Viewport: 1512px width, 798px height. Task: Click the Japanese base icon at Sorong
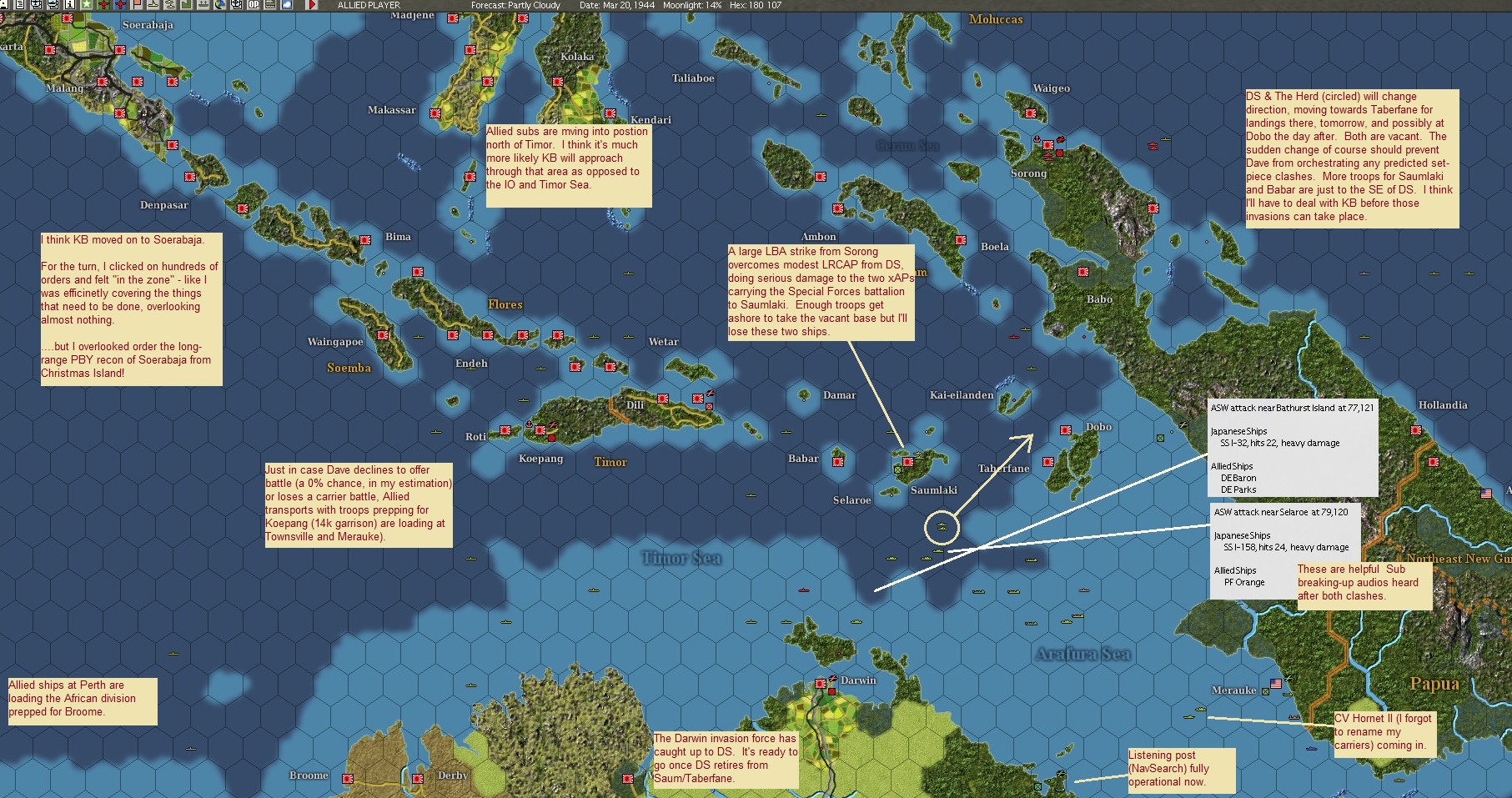[1048, 145]
